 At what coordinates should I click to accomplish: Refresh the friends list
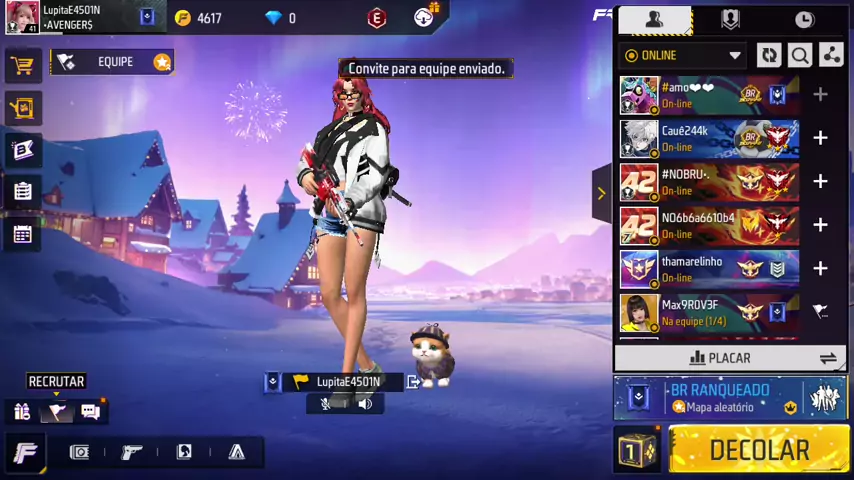pos(769,56)
